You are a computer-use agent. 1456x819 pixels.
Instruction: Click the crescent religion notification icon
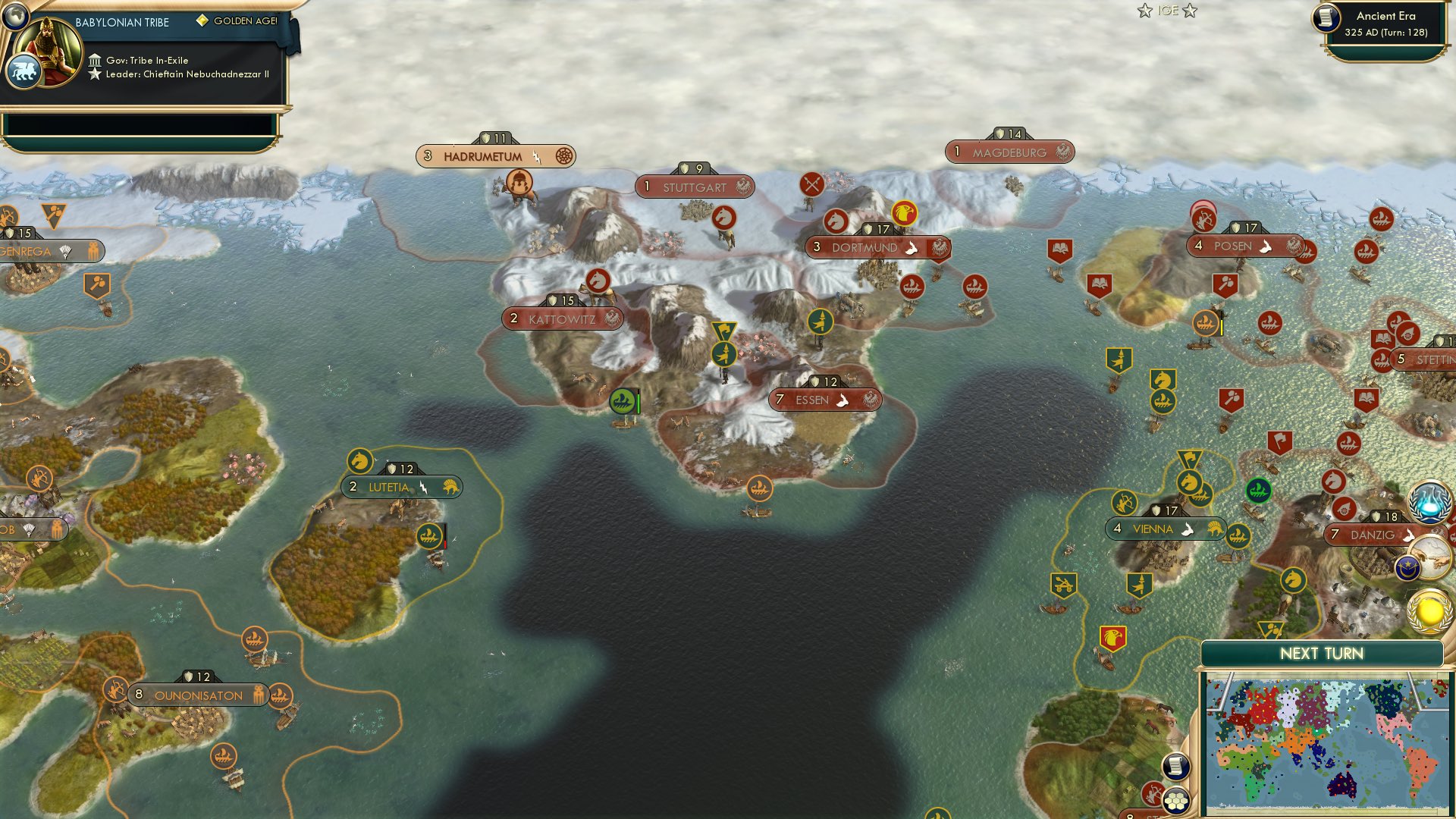[x=1408, y=566]
